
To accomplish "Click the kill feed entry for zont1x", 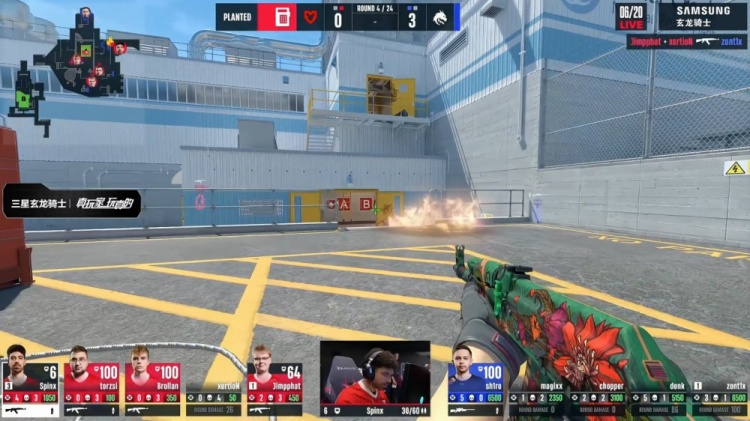I will [686, 42].
